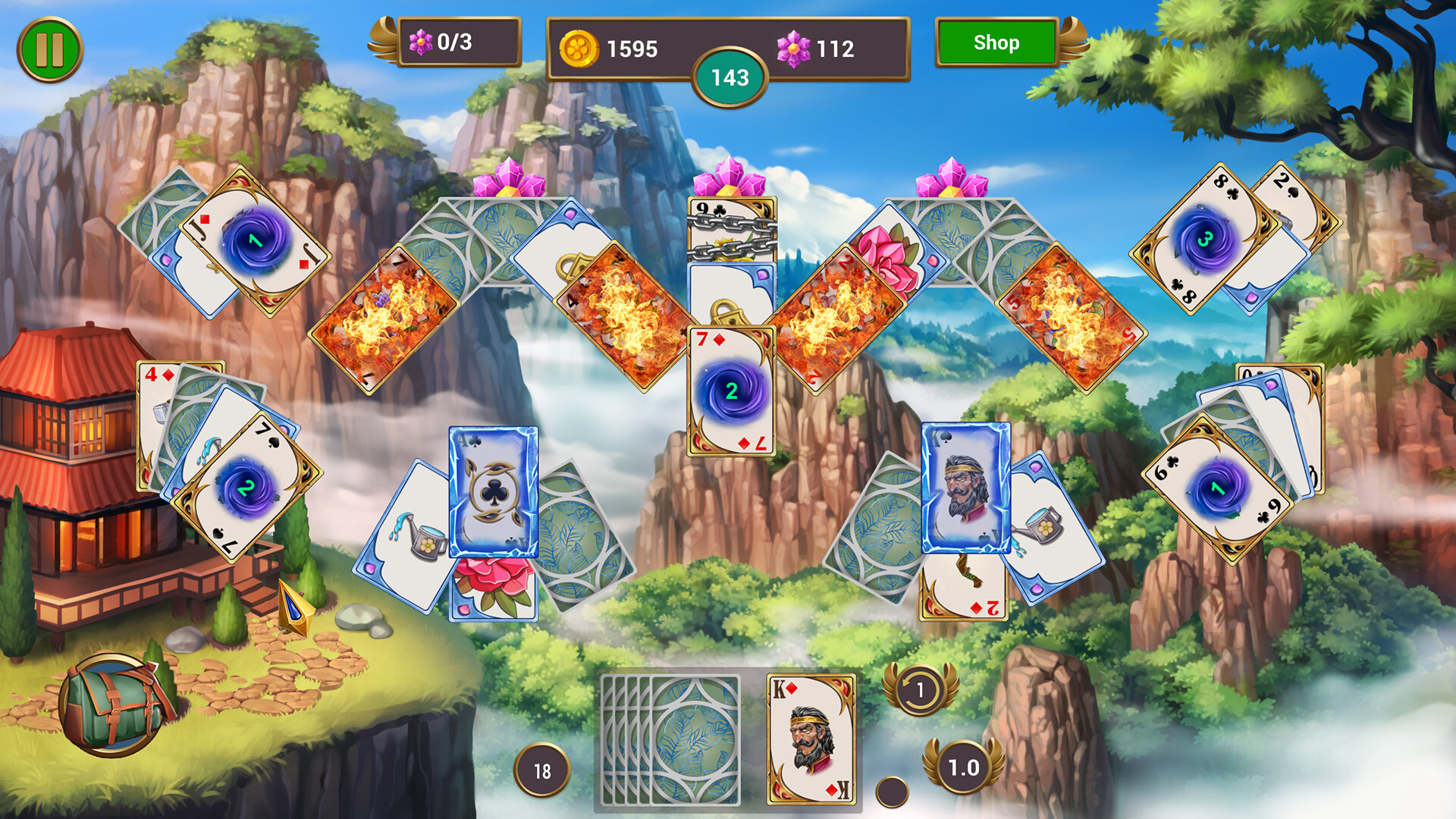Click the undo arrow icon
This screenshot has height=819, width=1456.
click(920, 689)
